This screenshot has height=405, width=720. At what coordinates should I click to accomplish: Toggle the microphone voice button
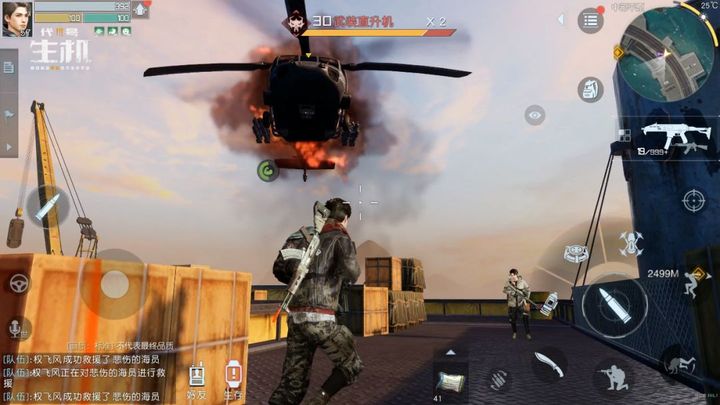coord(17,327)
